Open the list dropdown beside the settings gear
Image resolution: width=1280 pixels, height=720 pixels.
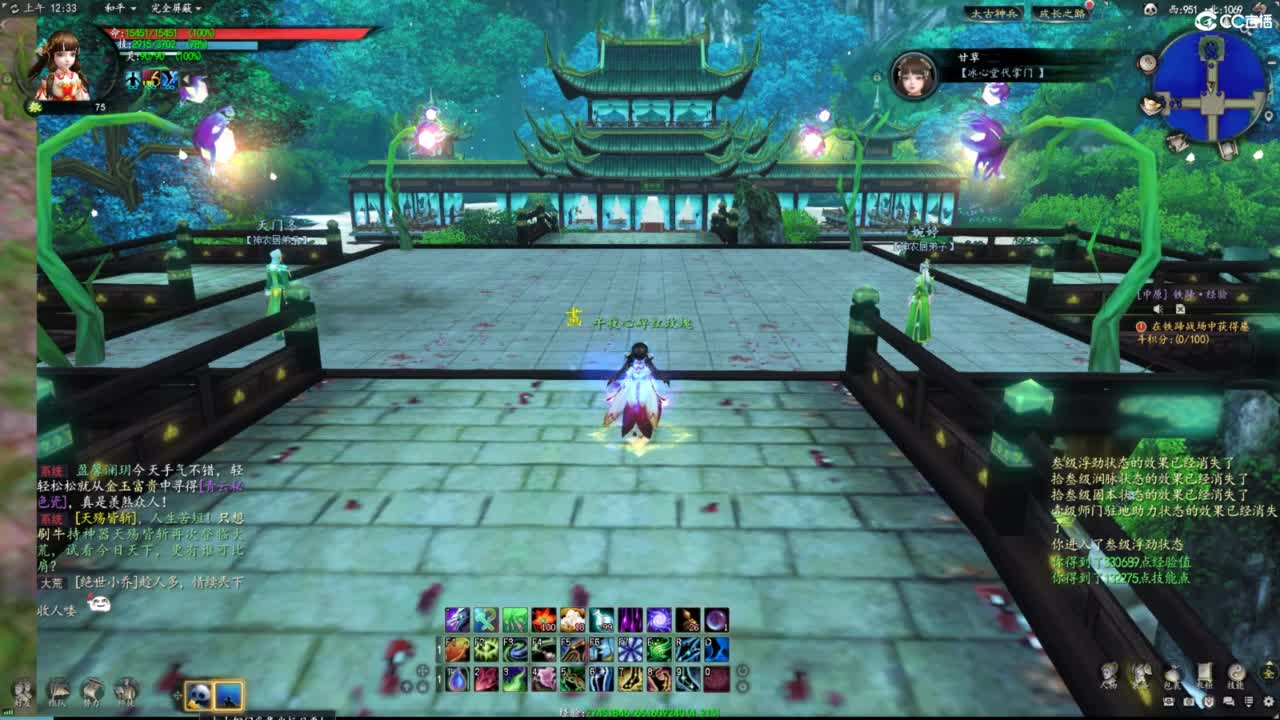click(1249, 702)
